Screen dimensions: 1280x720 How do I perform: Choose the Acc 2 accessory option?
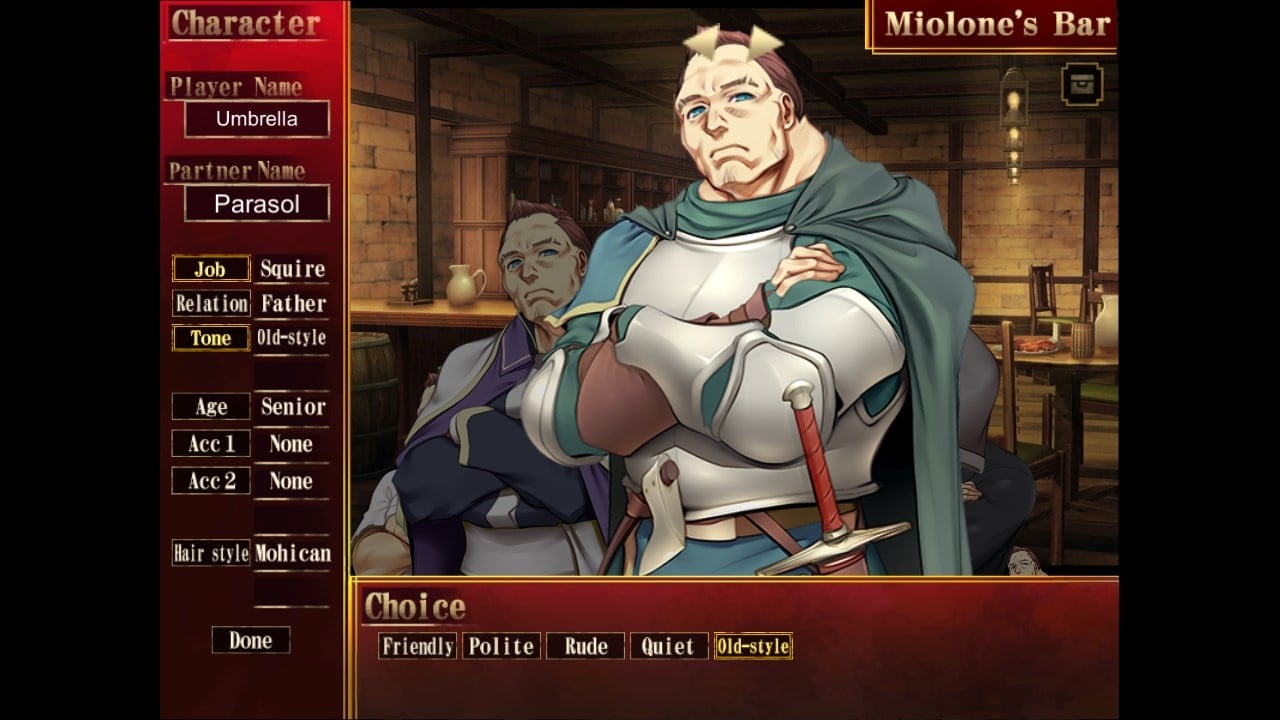click(x=210, y=481)
